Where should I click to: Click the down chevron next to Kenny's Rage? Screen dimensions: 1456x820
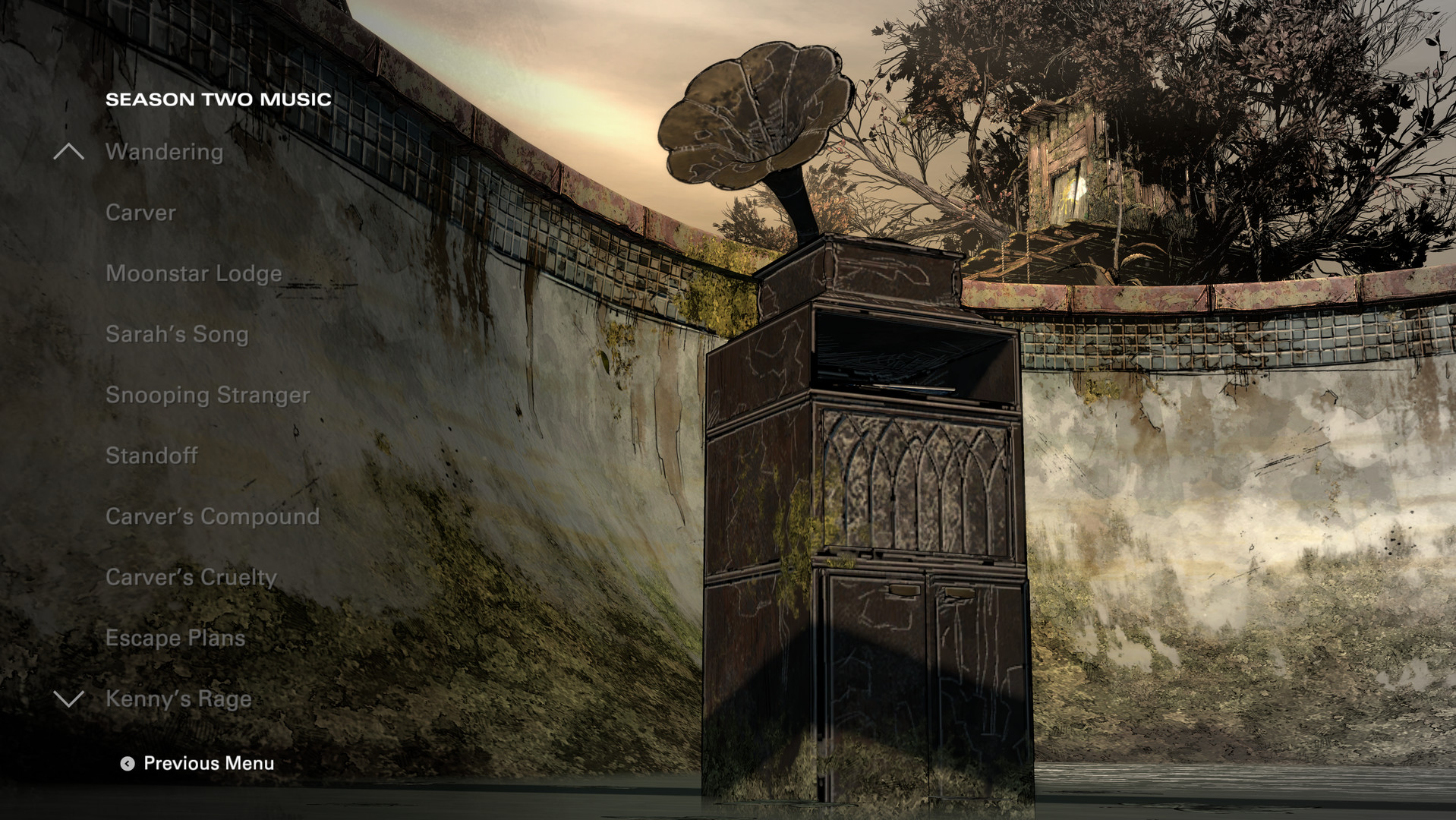click(69, 699)
